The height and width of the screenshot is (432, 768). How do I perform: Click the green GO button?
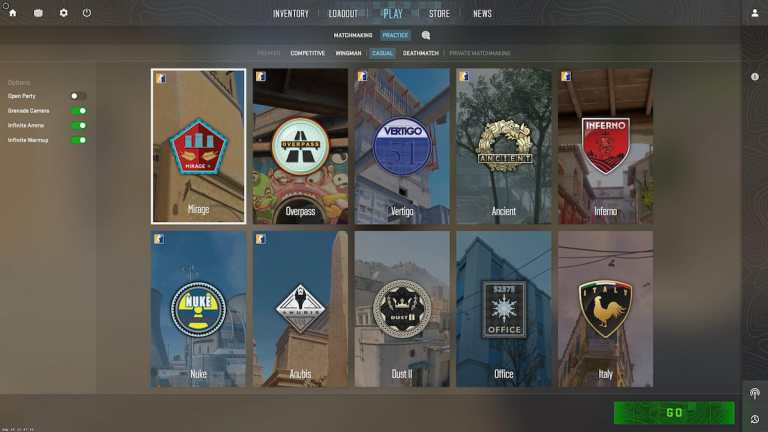(x=674, y=413)
